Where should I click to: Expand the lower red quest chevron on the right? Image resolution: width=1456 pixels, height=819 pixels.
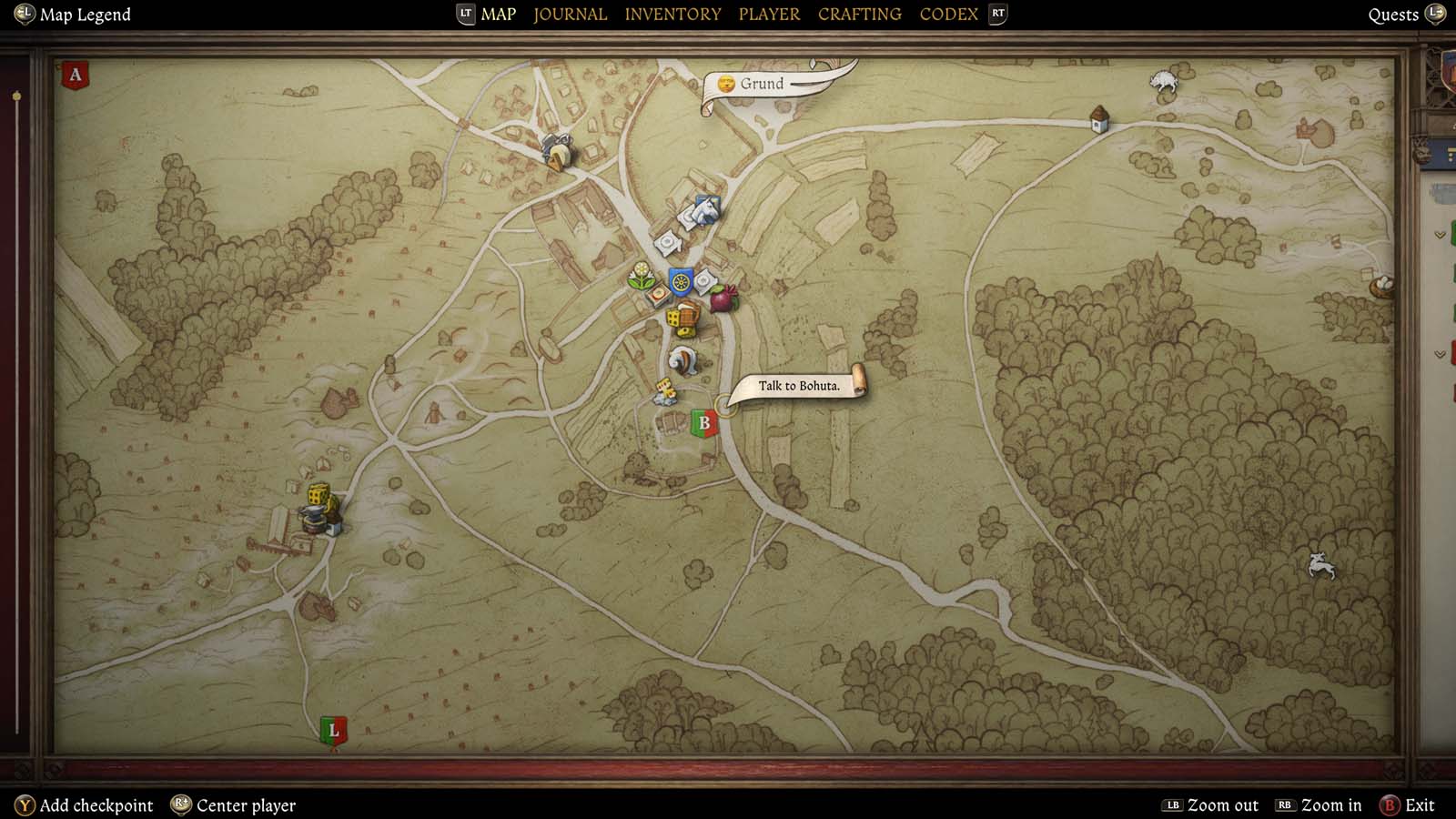1440,355
